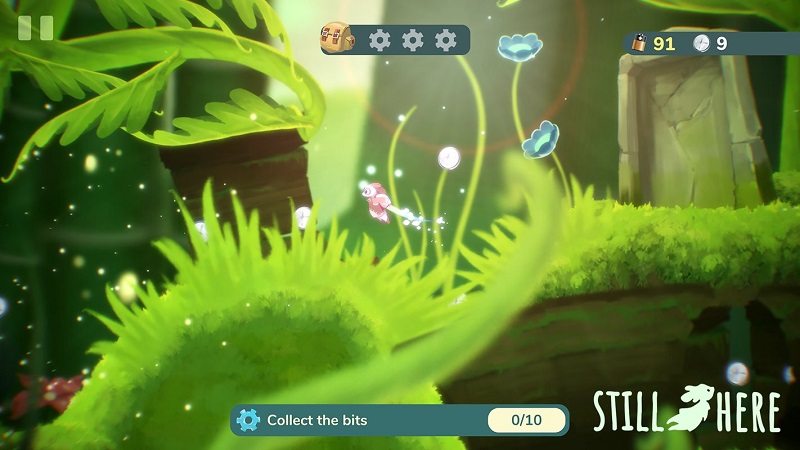The image size is (800, 450).
Task: Open the treasure chest progress tracker
Action: click(x=337, y=40)
